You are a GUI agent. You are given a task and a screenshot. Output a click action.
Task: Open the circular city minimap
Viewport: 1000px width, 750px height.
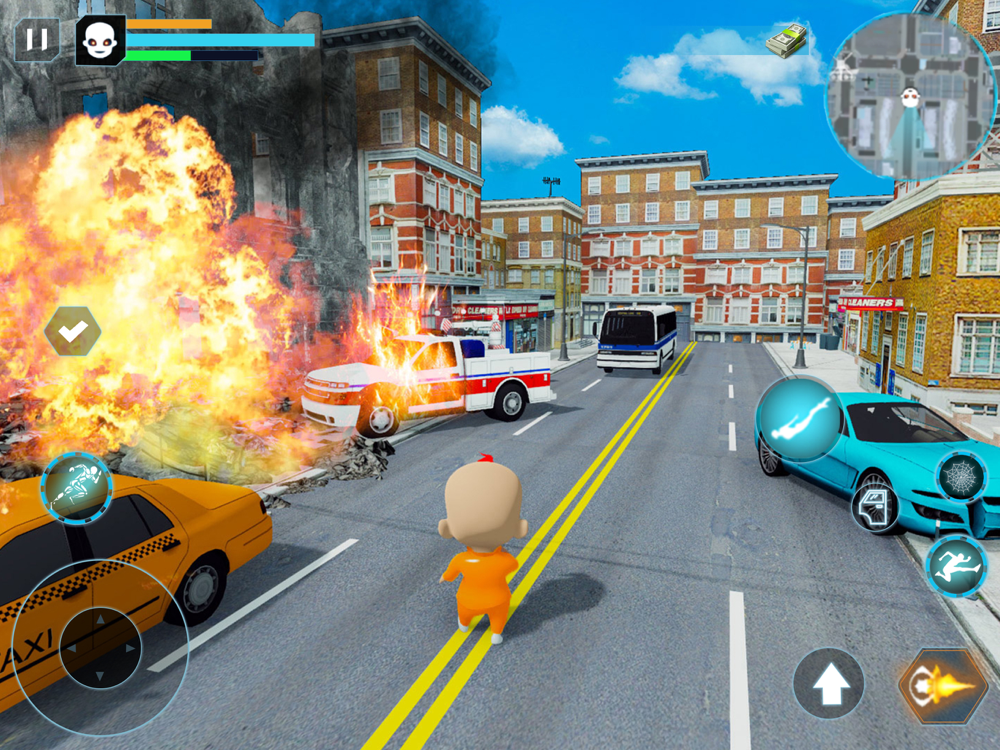[x=910, y=97]
